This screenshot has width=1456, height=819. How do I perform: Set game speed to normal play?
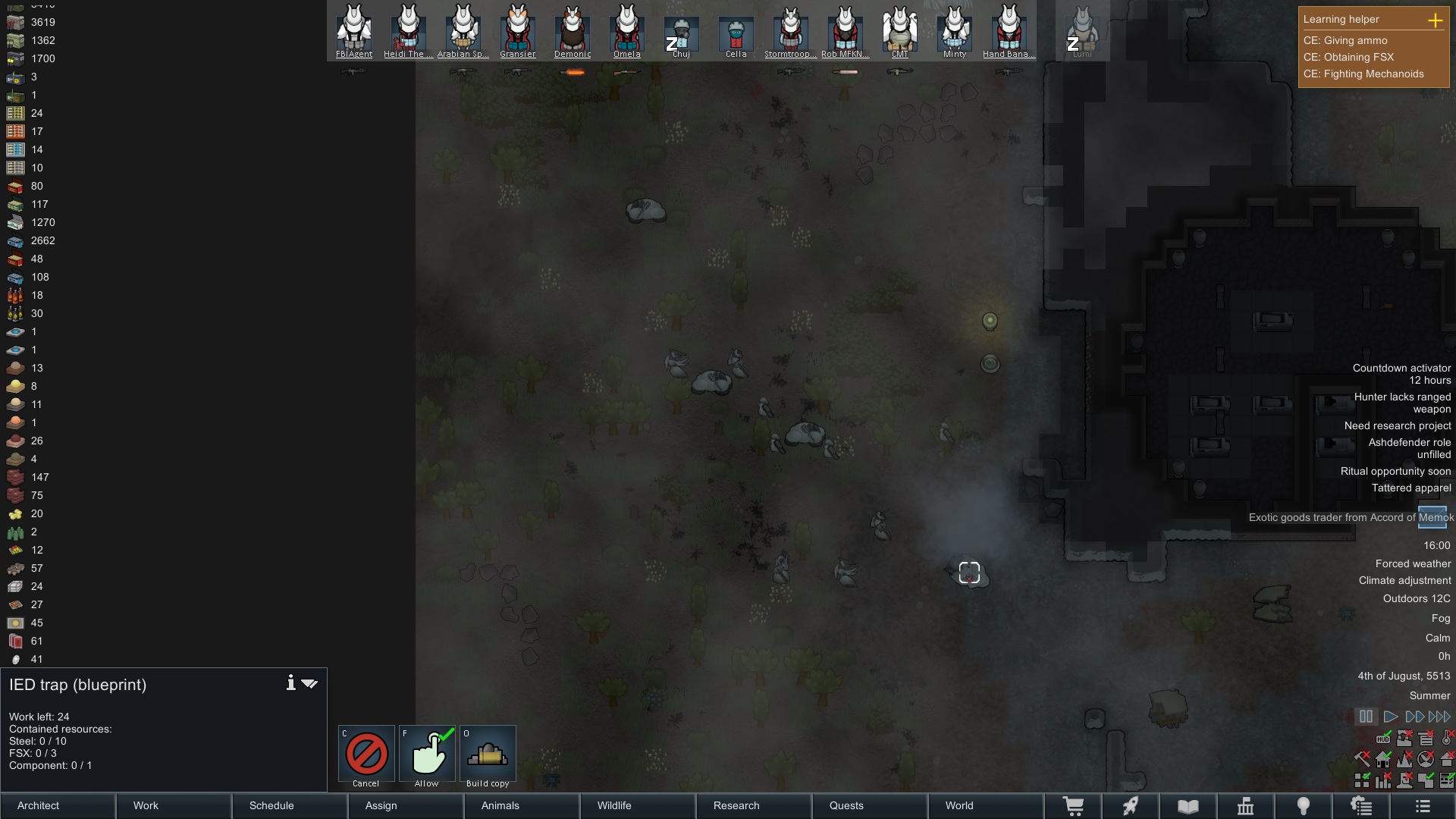(x=1390, y=717)
